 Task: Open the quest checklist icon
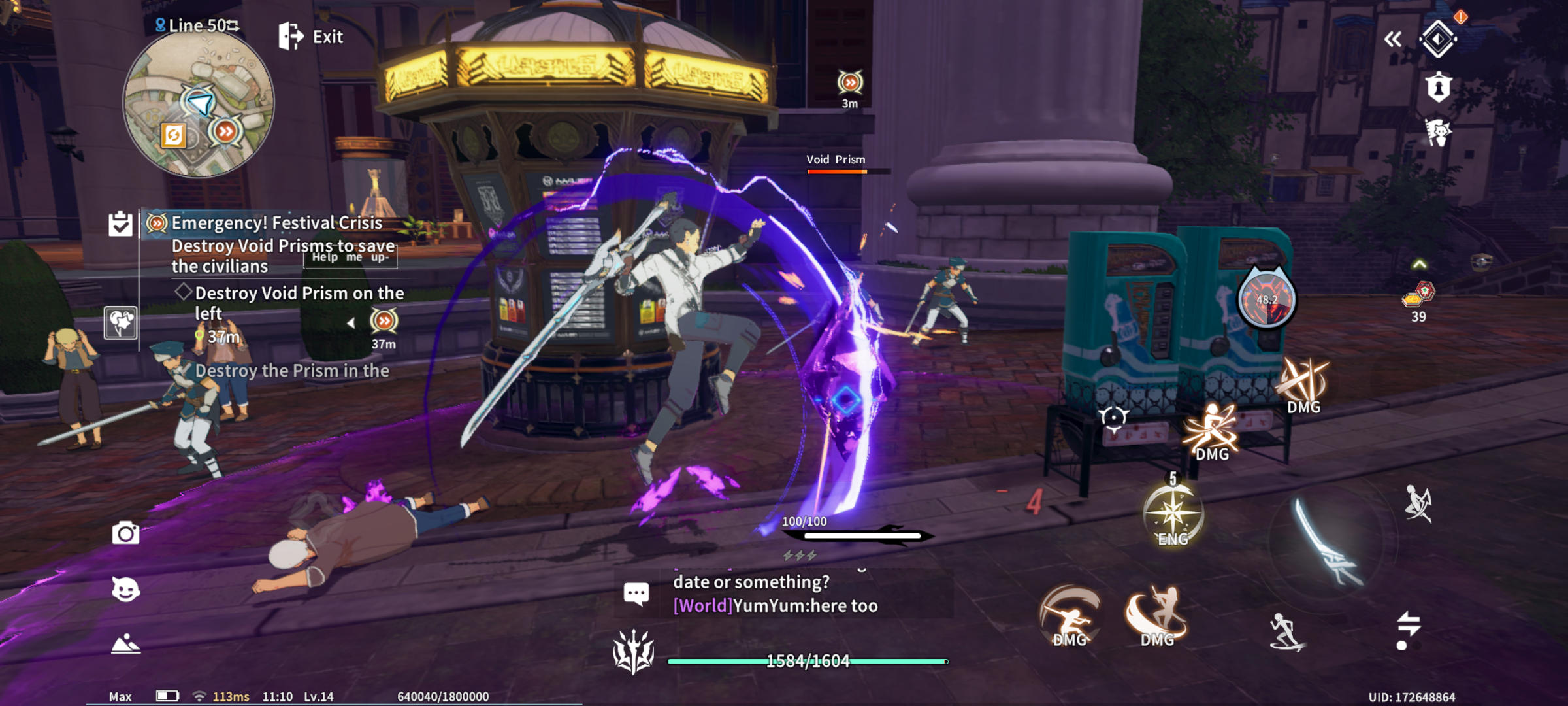(121, 224)
